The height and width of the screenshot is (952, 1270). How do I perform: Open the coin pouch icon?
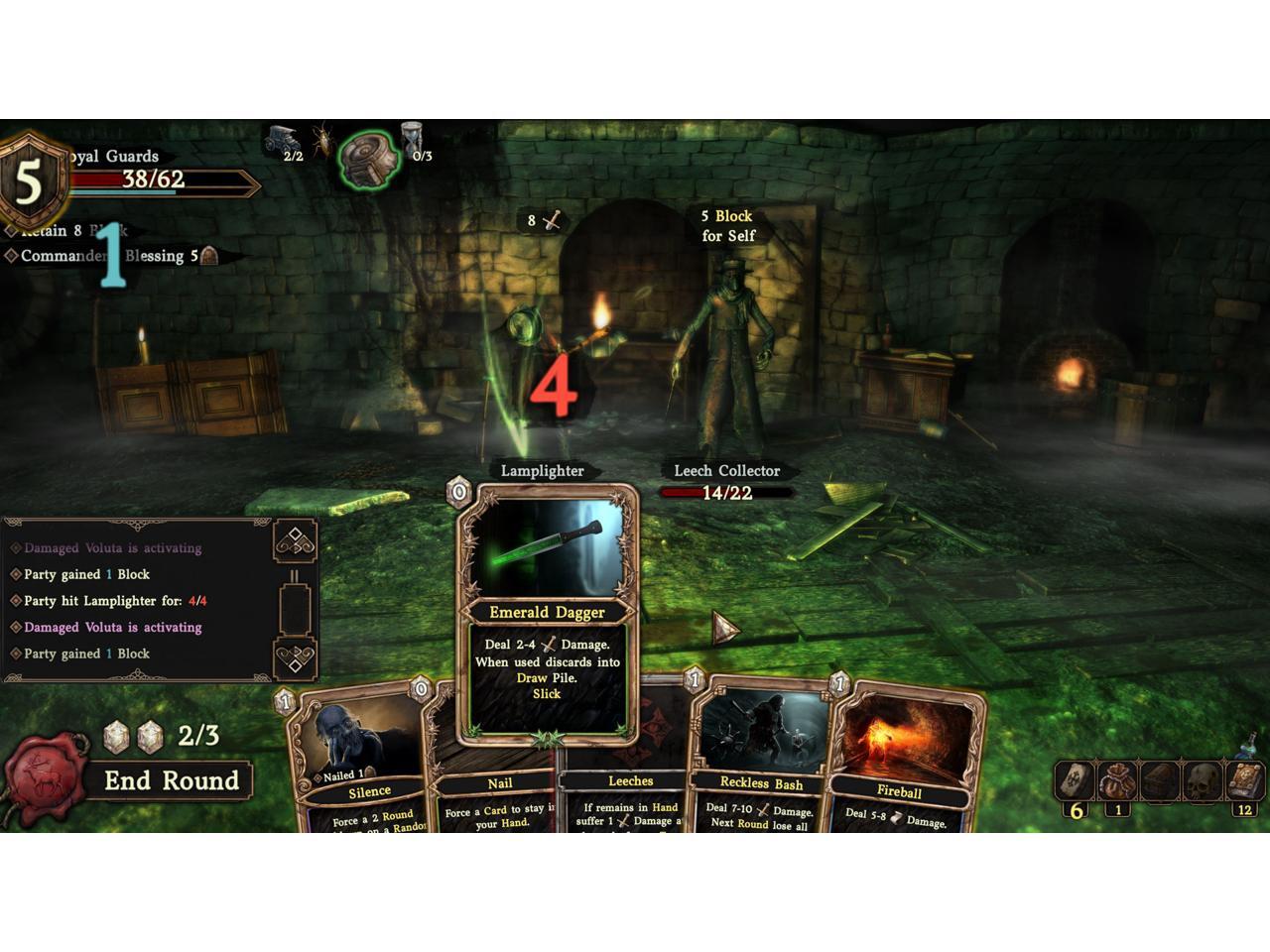(x=1117, y=780)
